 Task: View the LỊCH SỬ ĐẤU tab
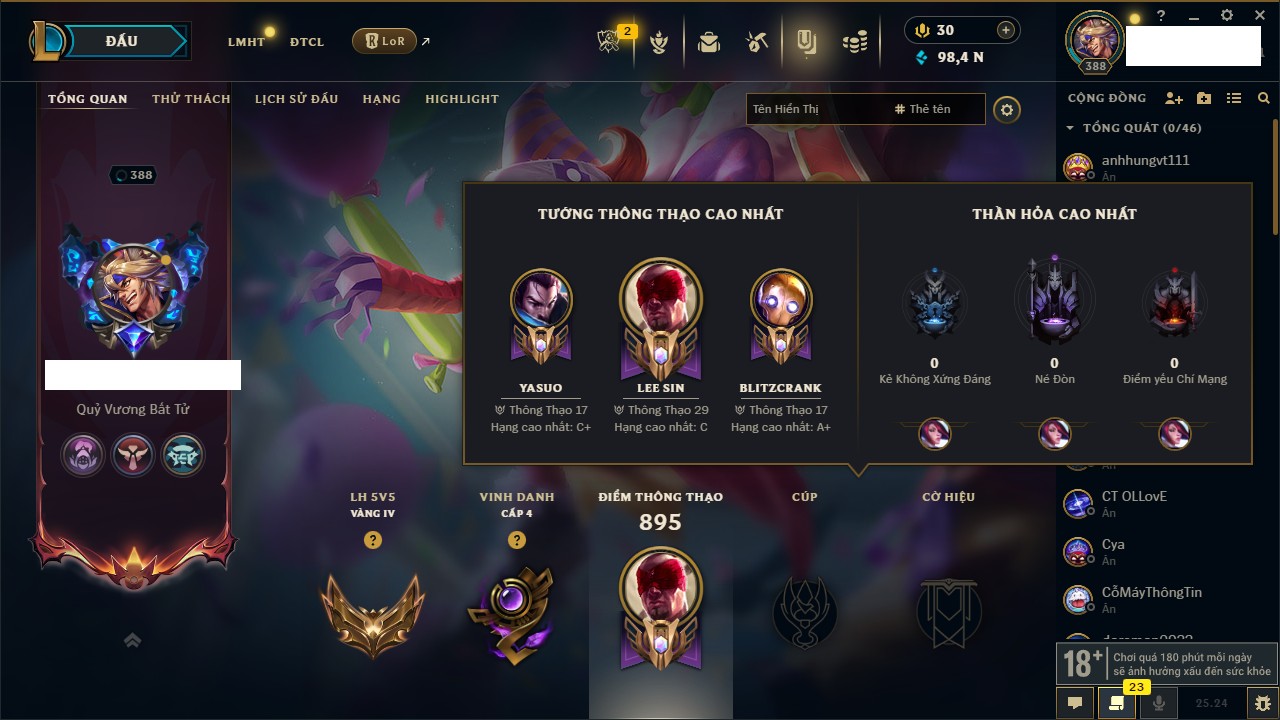click(x=296, y=99)
